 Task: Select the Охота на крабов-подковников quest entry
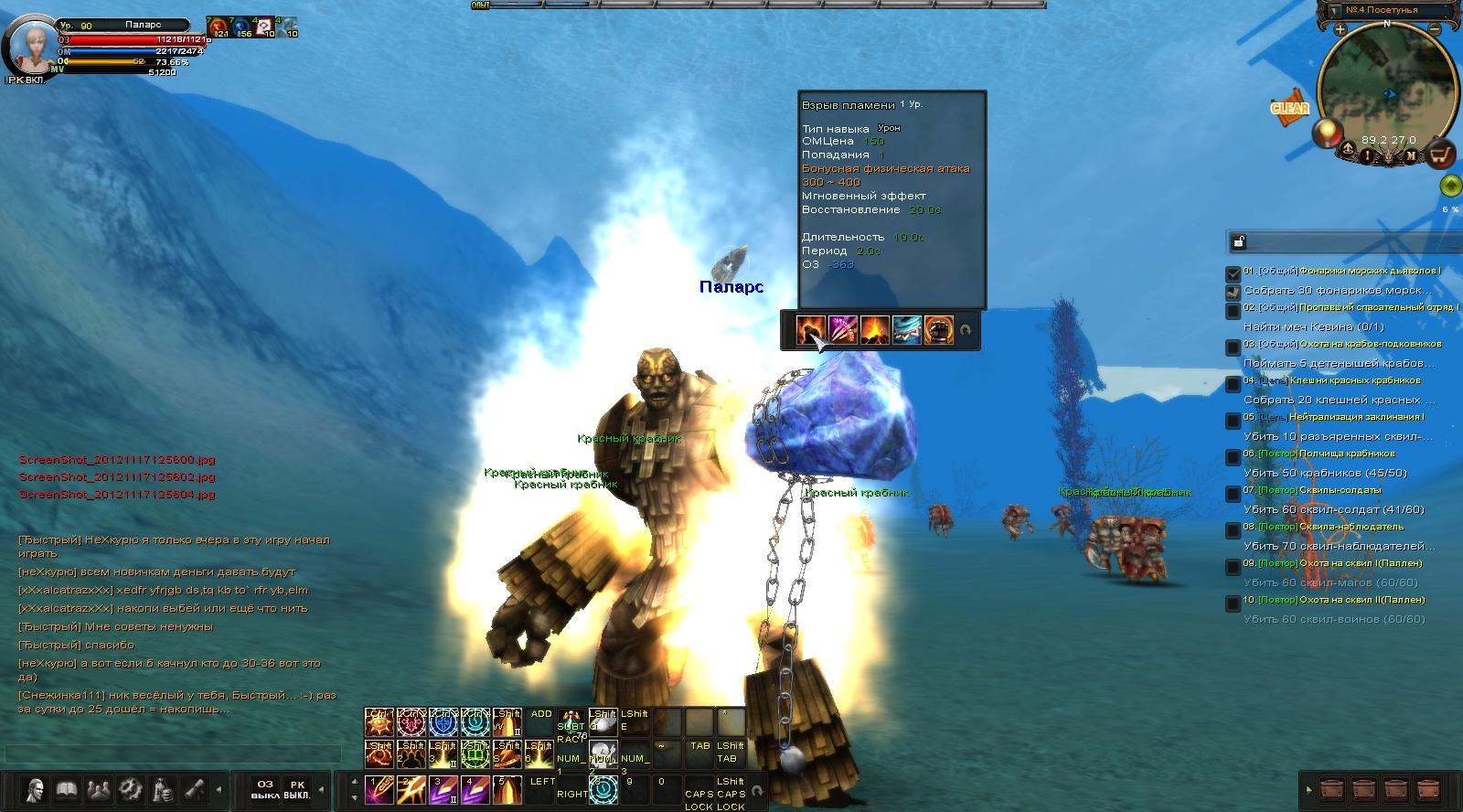(1342, 344)
